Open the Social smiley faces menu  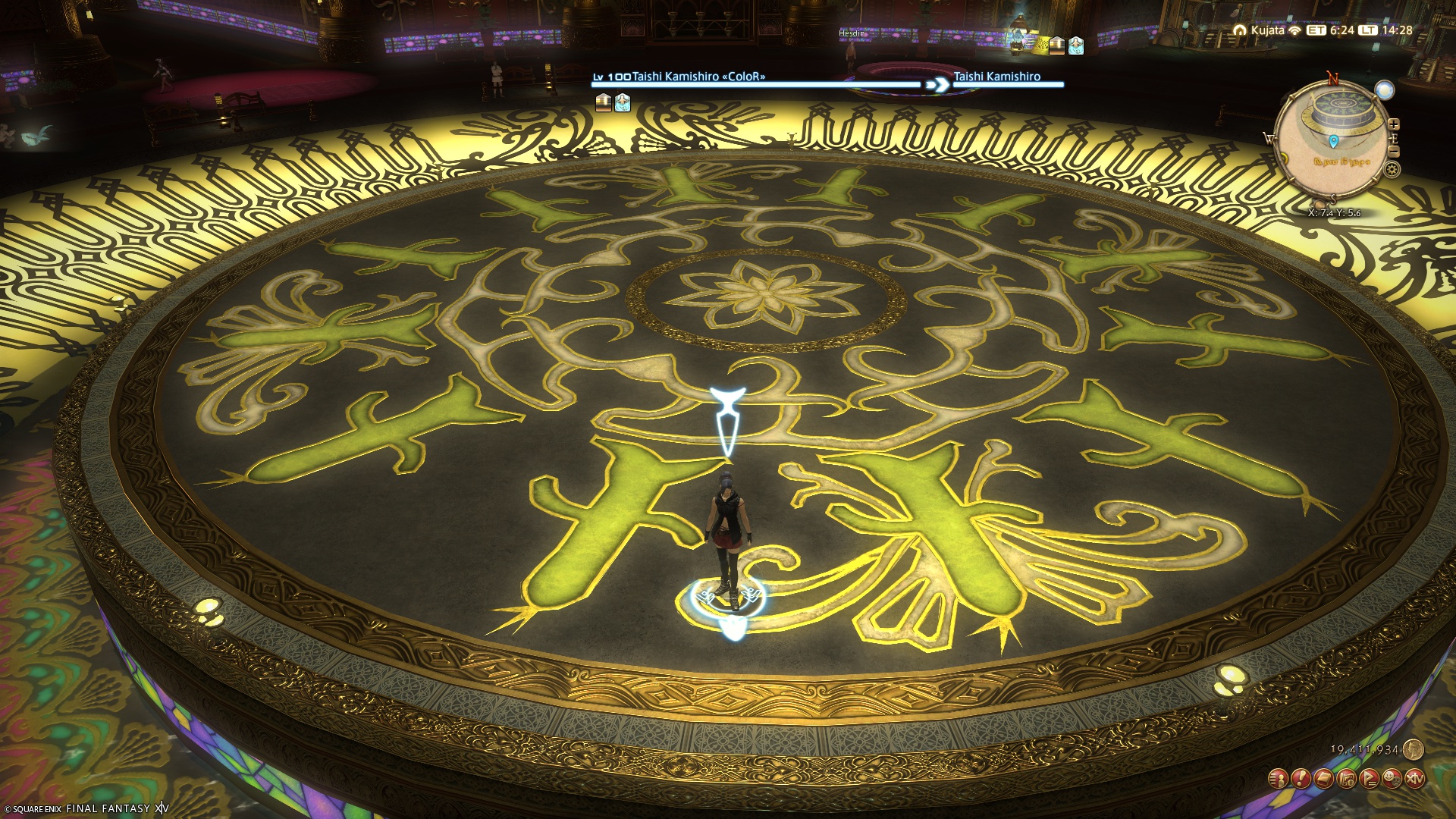(x=1392, y=778)
